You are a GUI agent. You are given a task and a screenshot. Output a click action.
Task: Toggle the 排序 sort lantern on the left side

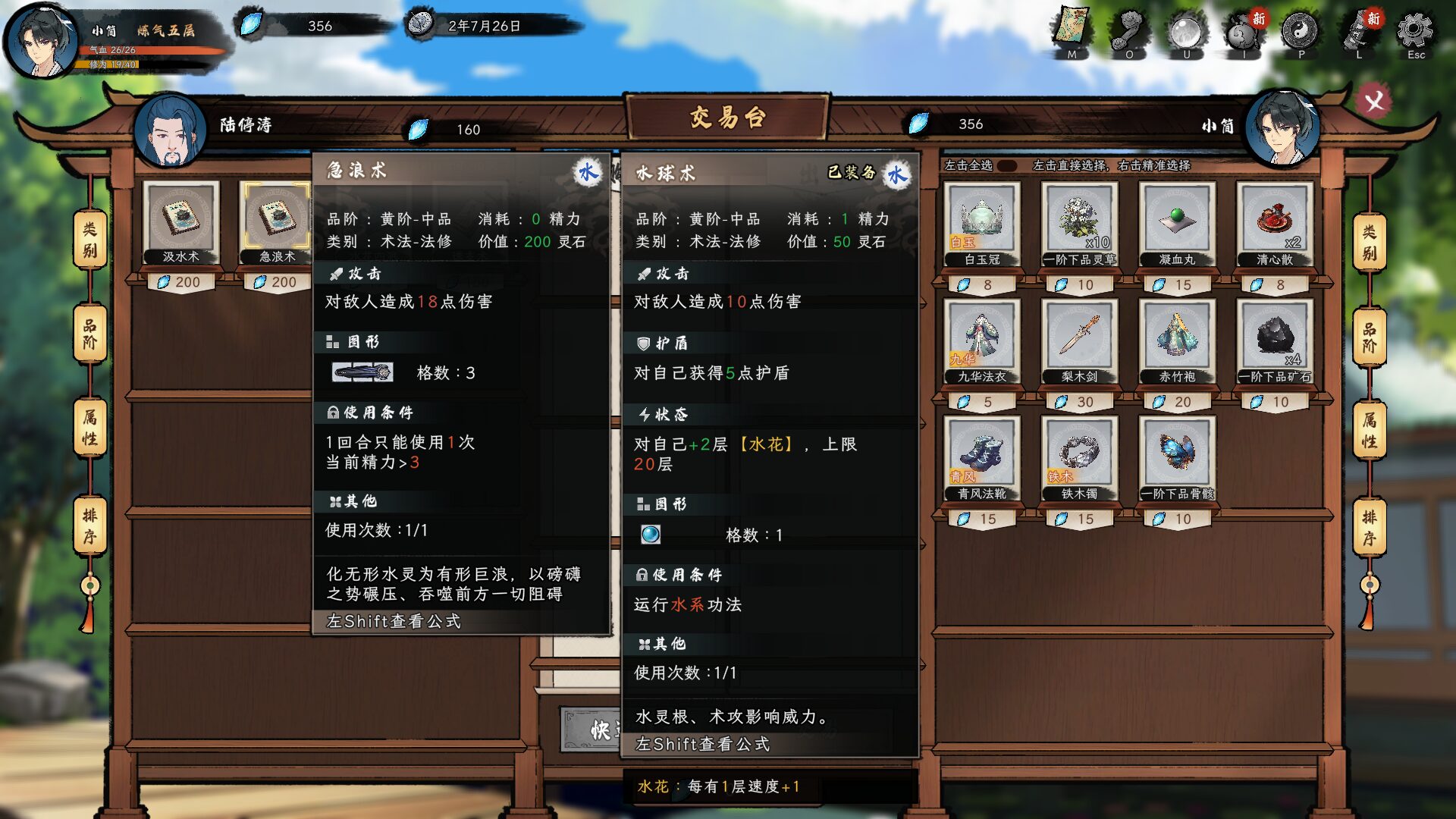[x=89, y=523]
